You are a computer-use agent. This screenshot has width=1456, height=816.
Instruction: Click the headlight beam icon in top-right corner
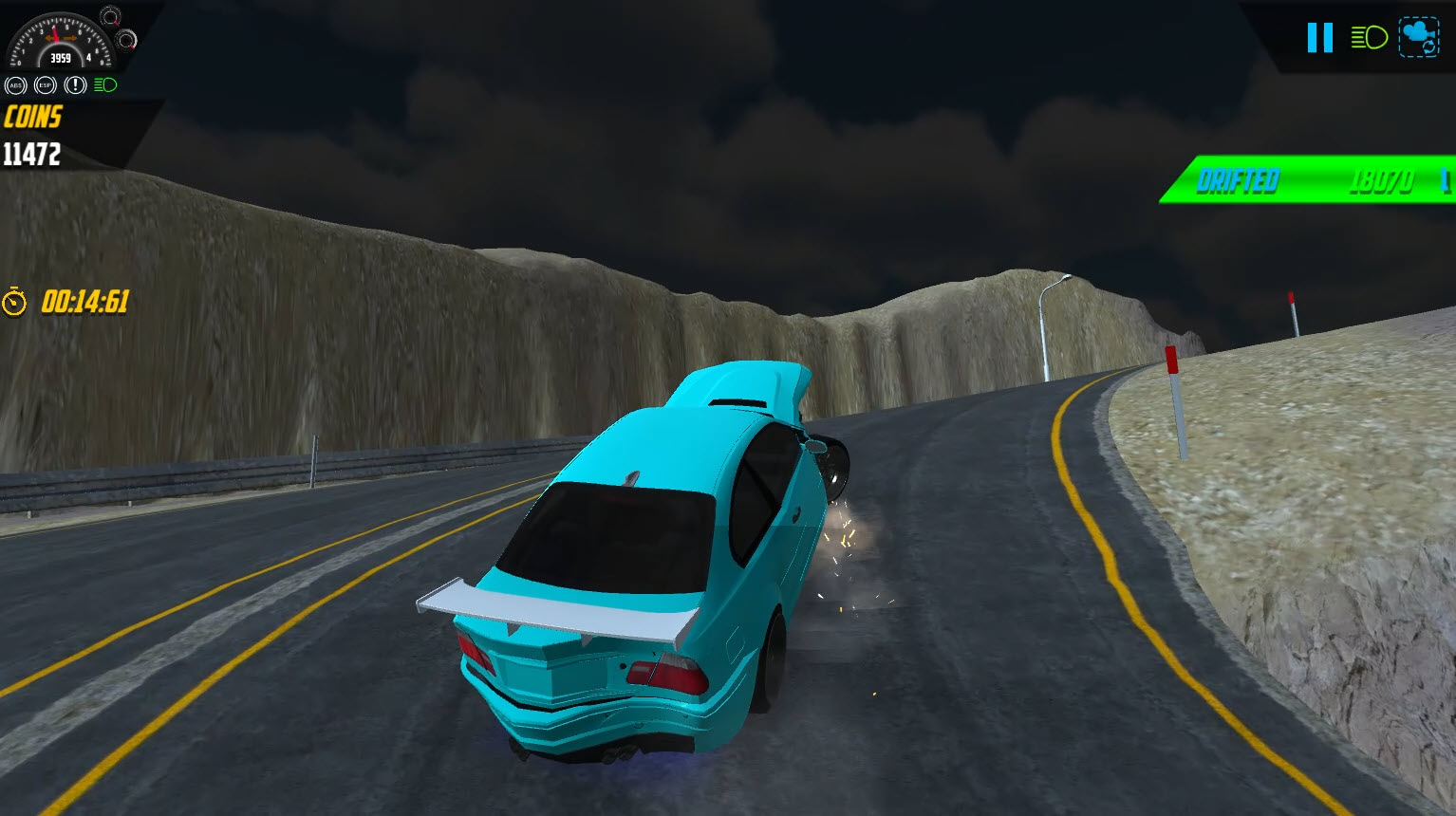point(1369,38)
